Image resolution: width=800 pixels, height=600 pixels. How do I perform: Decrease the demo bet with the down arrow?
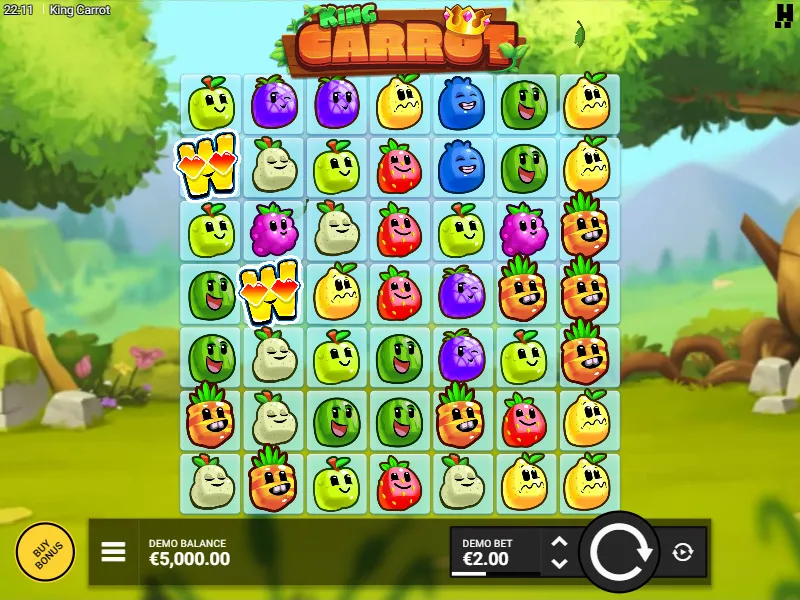coord(560,563)
